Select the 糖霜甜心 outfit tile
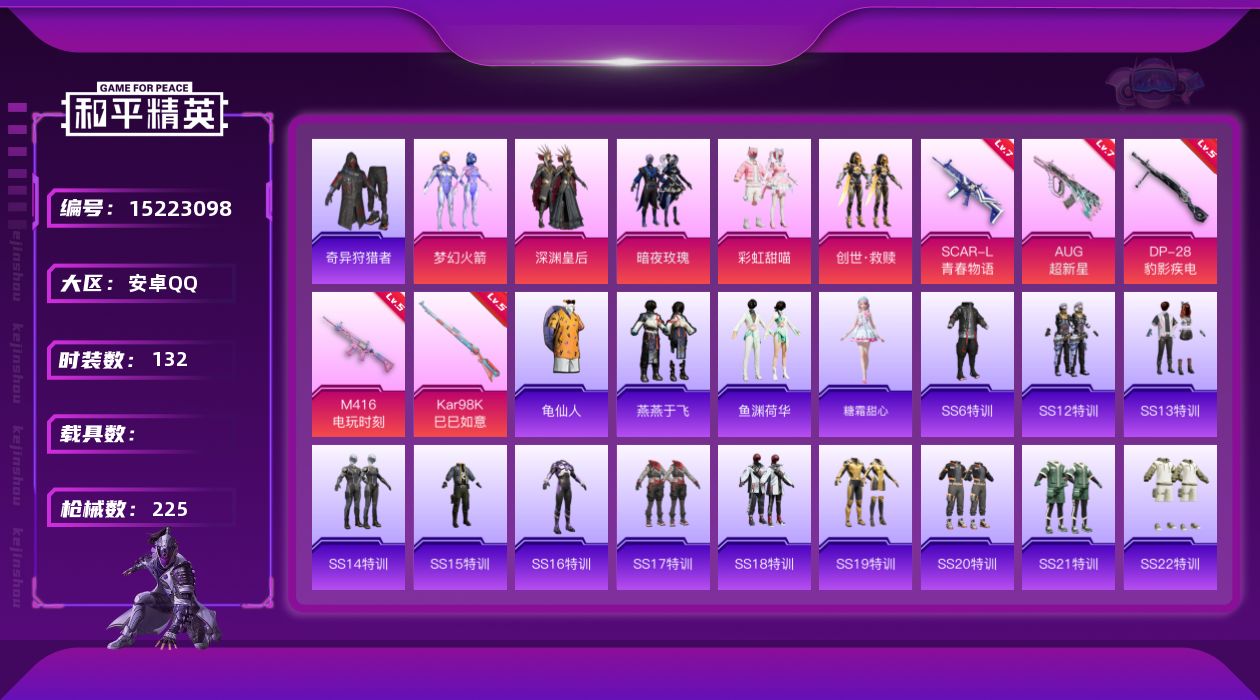This screenshot has width=1260, height=700. 865,364
